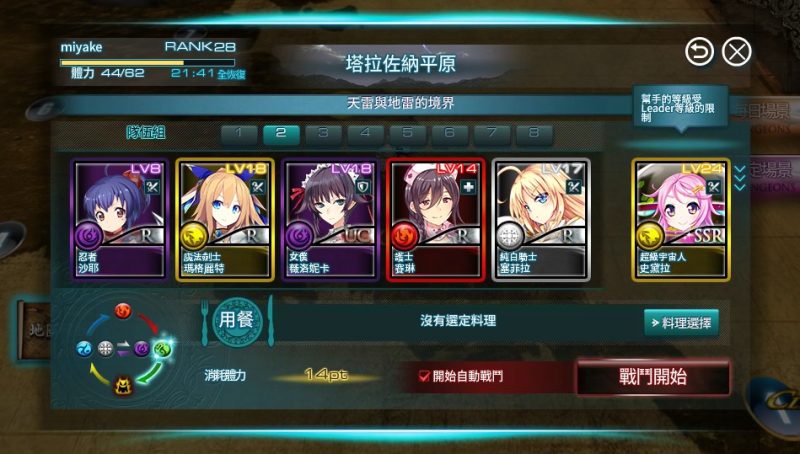Select the SSR helper 史黛拉 card
This screenshot has width=800, height=454.
(680, 218)
